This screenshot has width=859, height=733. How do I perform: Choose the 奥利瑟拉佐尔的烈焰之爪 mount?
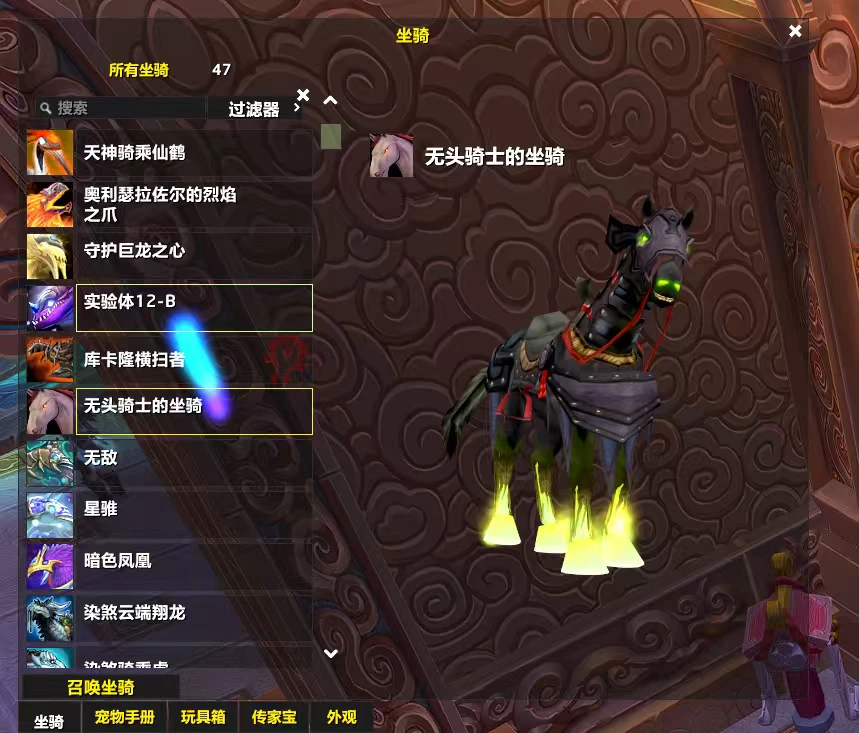170,204
